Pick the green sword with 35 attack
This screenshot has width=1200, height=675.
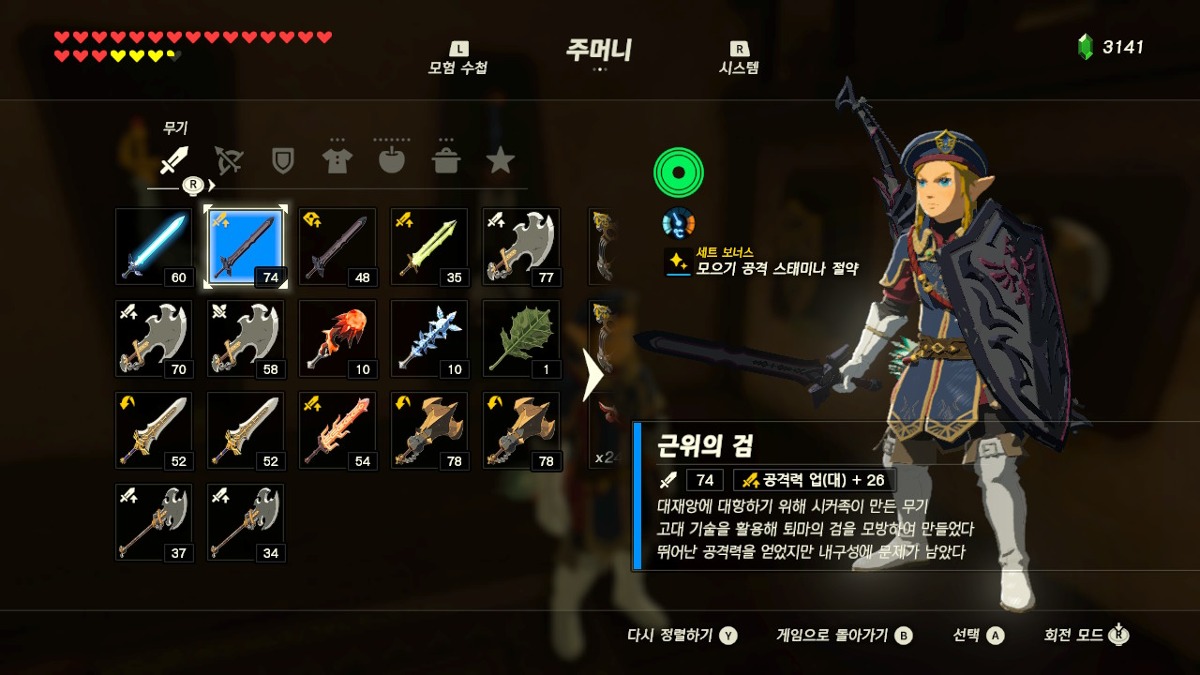(429, 247)
